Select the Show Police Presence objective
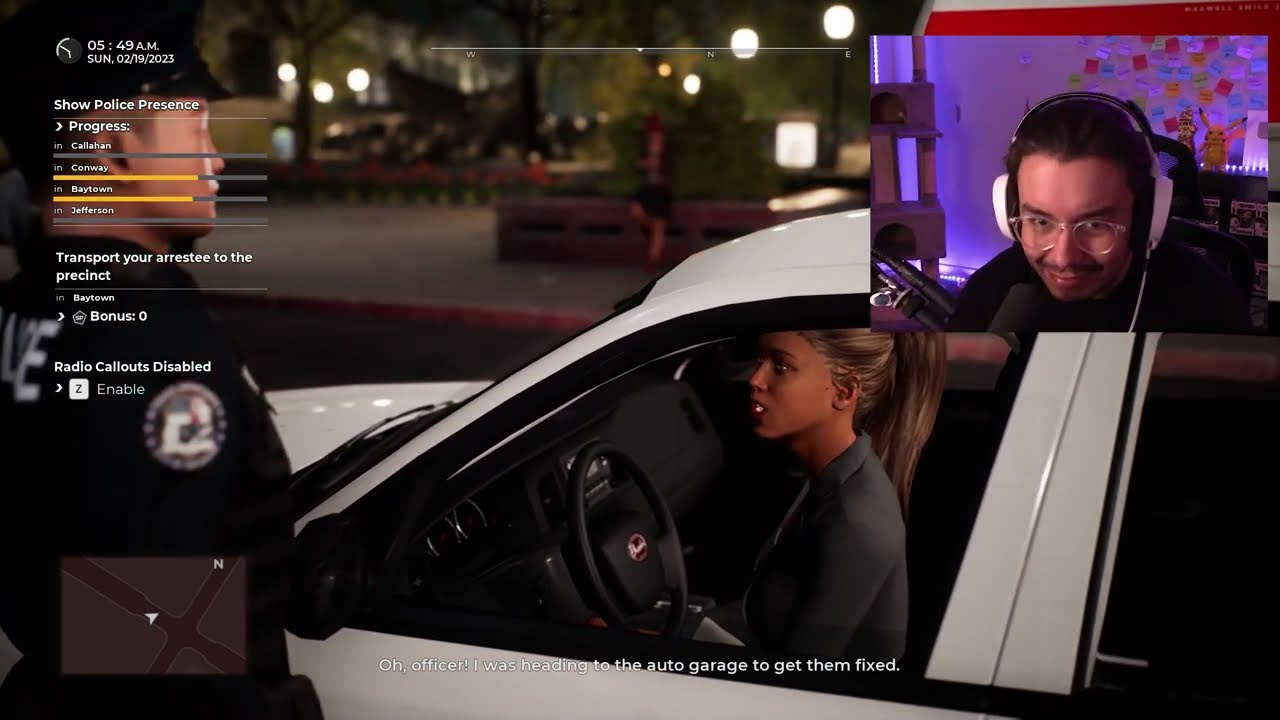Image resolution: width=1280 pixels, height=720 pixels. click(126, 105)
